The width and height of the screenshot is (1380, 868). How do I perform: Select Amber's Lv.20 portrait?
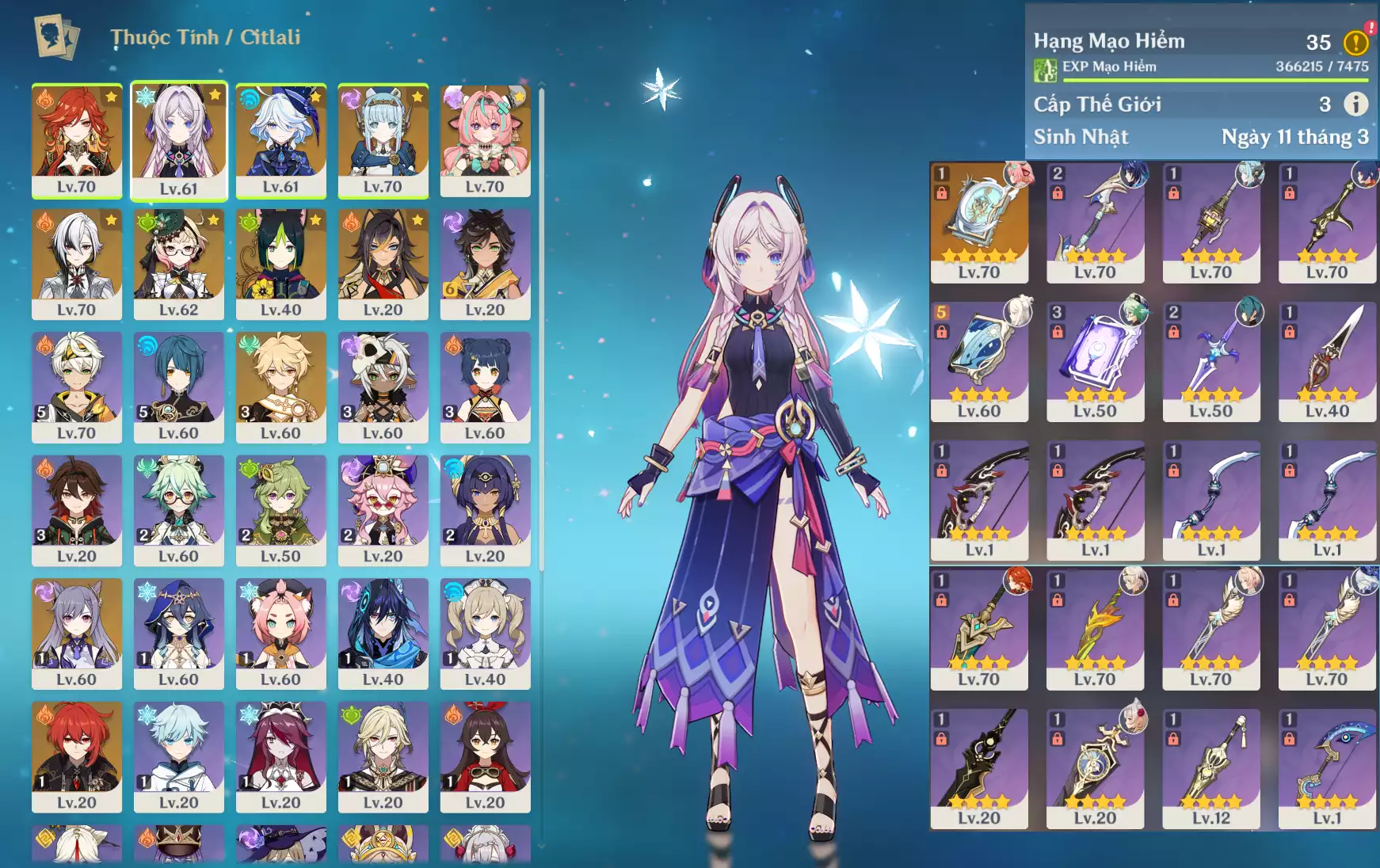[x=485, y=755]
